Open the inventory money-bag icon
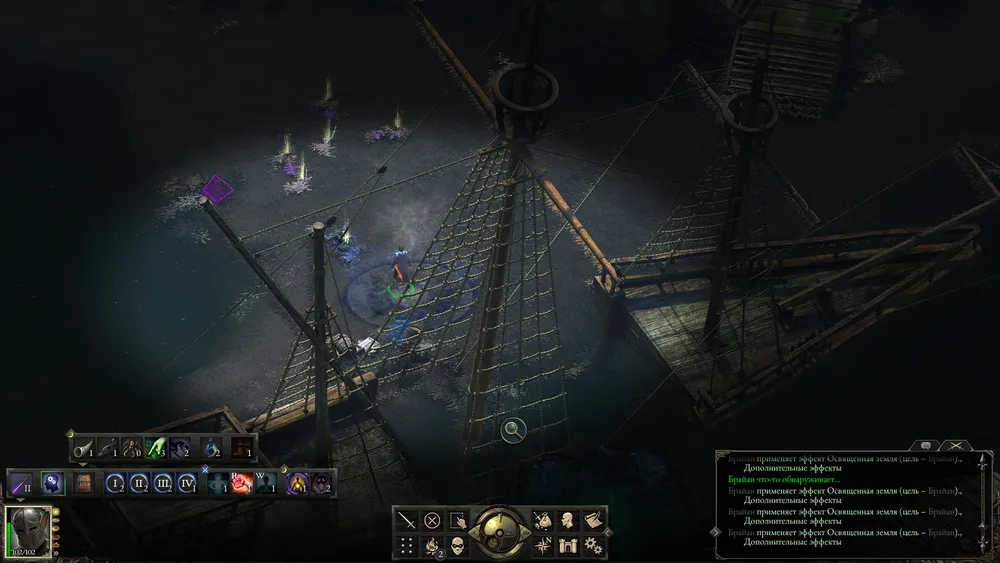Image resolution: width=1000 pixels, height=563 pixels. coord(543,520)
